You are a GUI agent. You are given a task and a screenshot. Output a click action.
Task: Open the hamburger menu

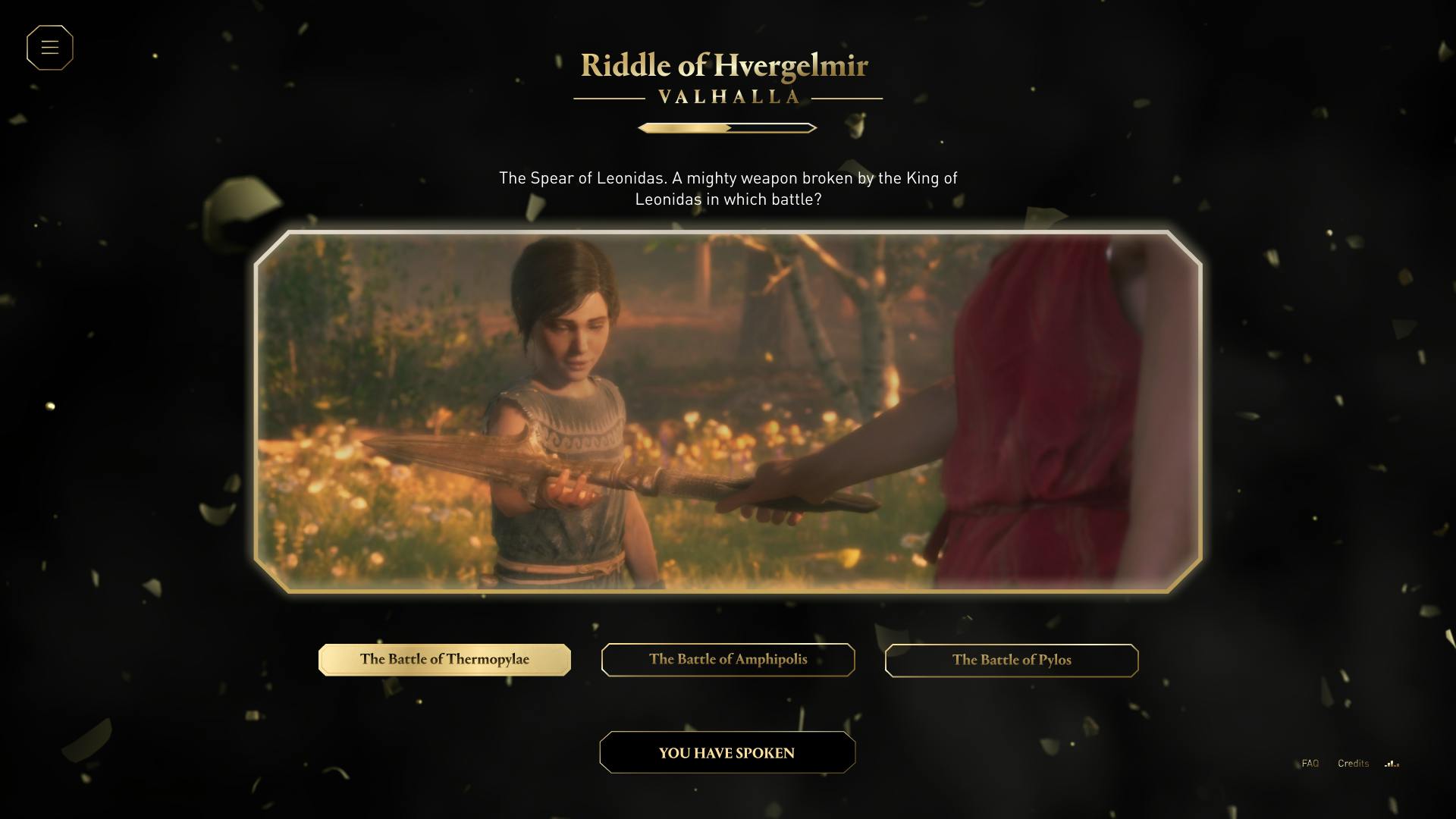[x=50, y=48]
